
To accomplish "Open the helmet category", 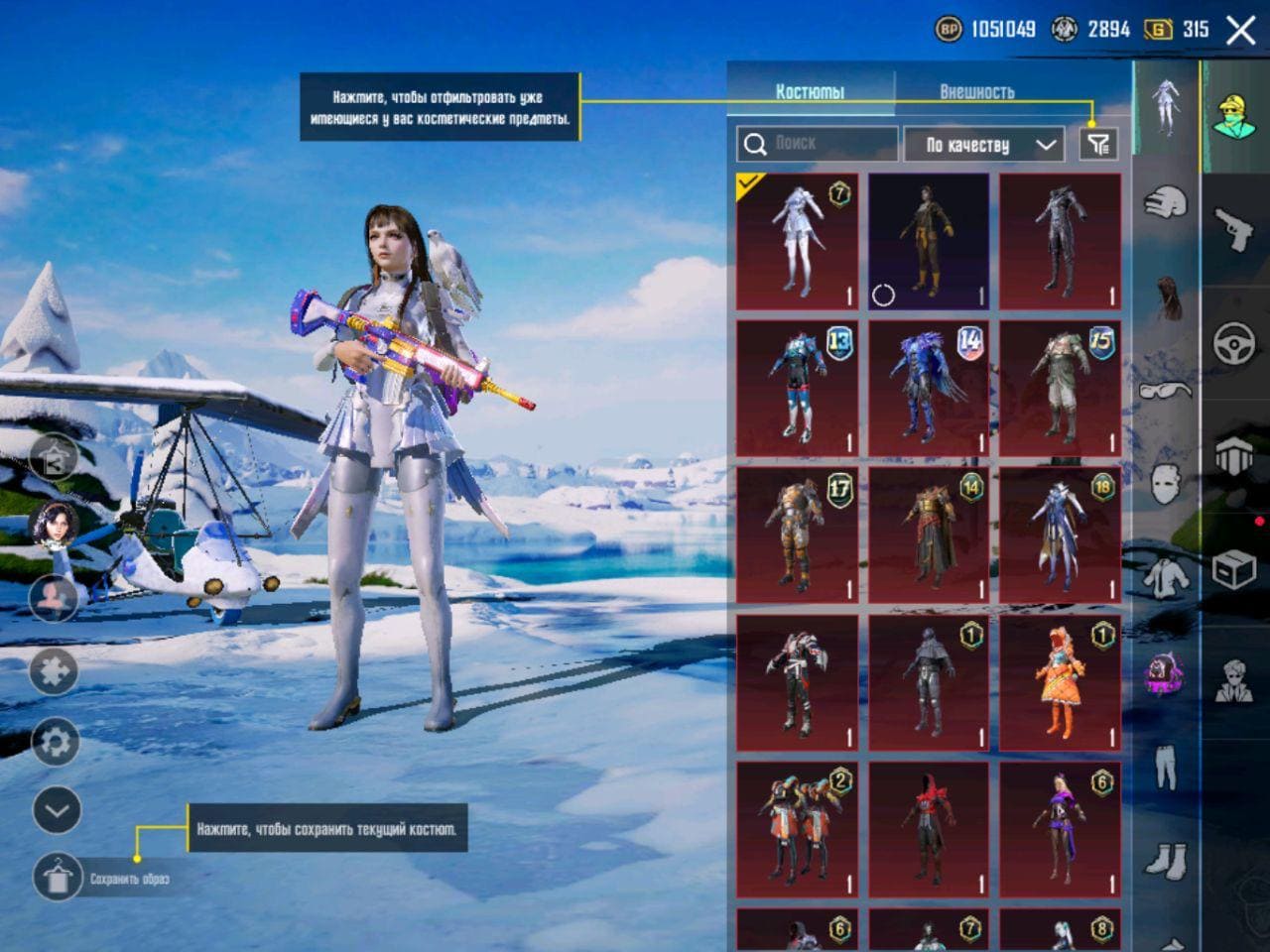I will tap(1165, 203).
